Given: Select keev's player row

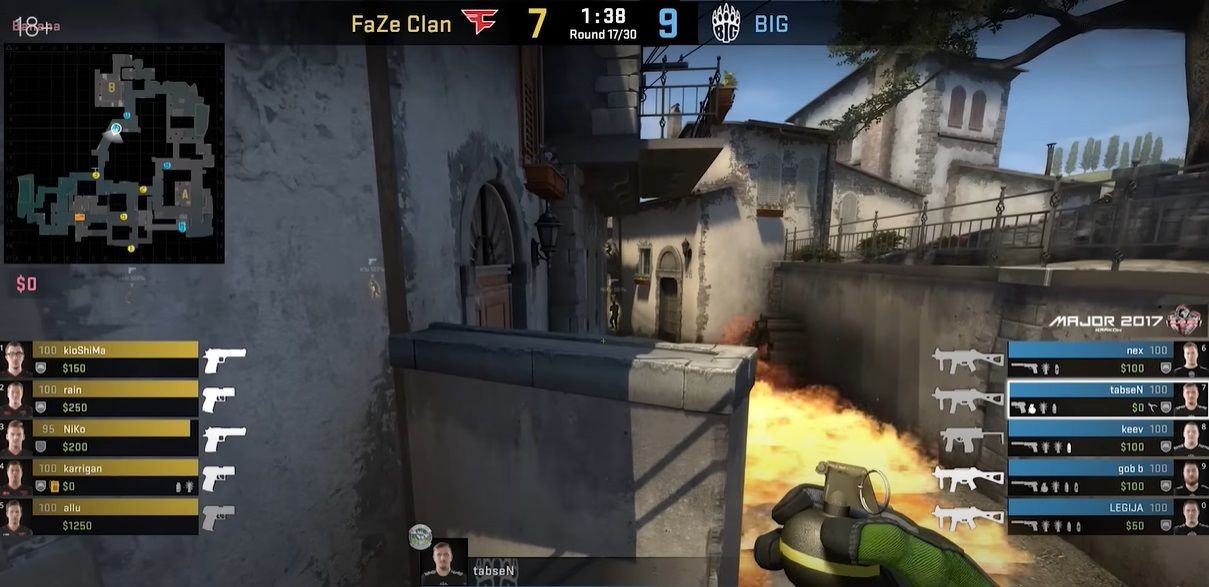Looking at the screenshot, I should pos(1104,437).
